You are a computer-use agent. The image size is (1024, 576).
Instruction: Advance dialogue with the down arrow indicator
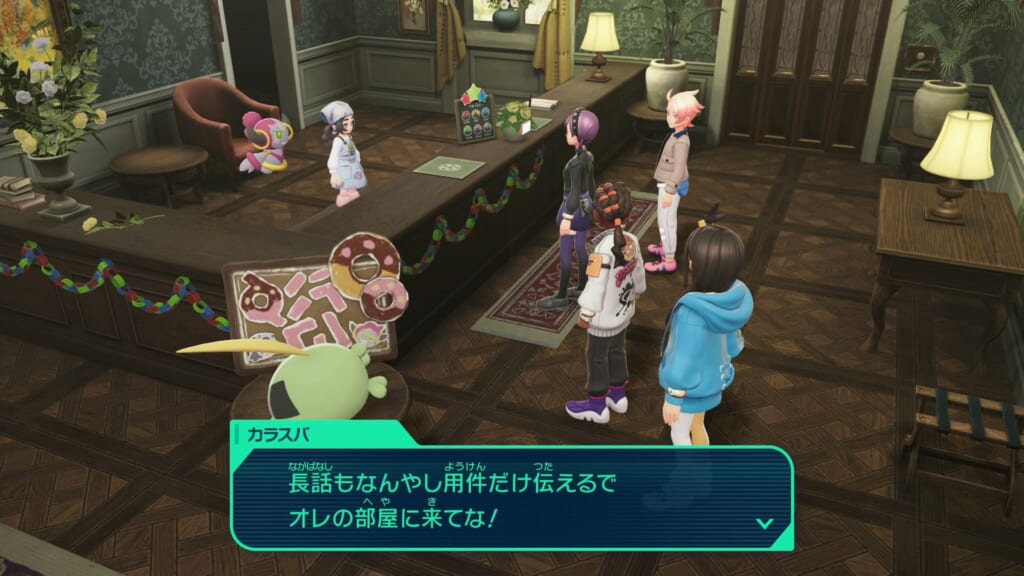(x=764, y=522)
